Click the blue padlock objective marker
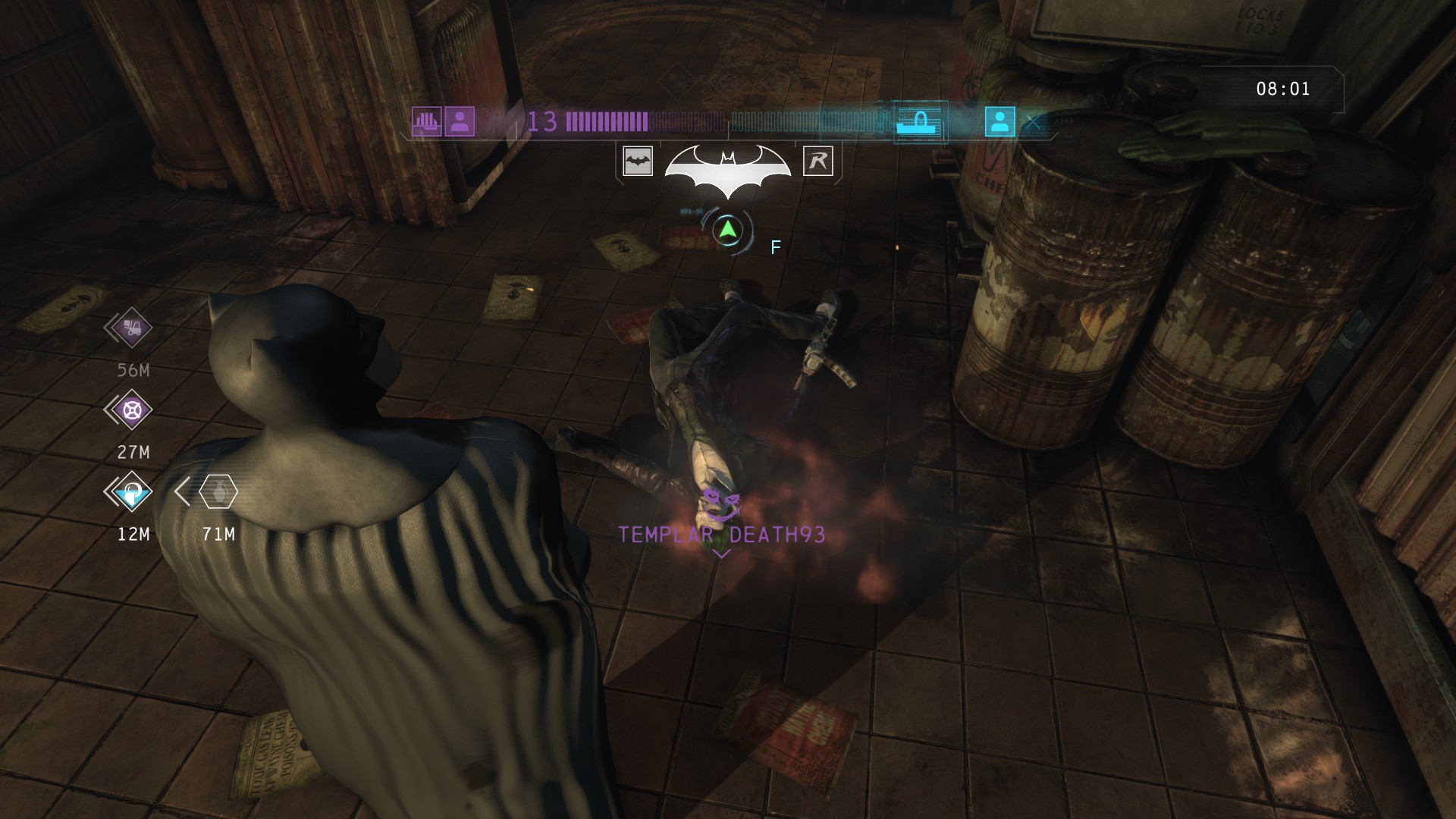This screenshot has height=819, width=1456. (133, 492)
